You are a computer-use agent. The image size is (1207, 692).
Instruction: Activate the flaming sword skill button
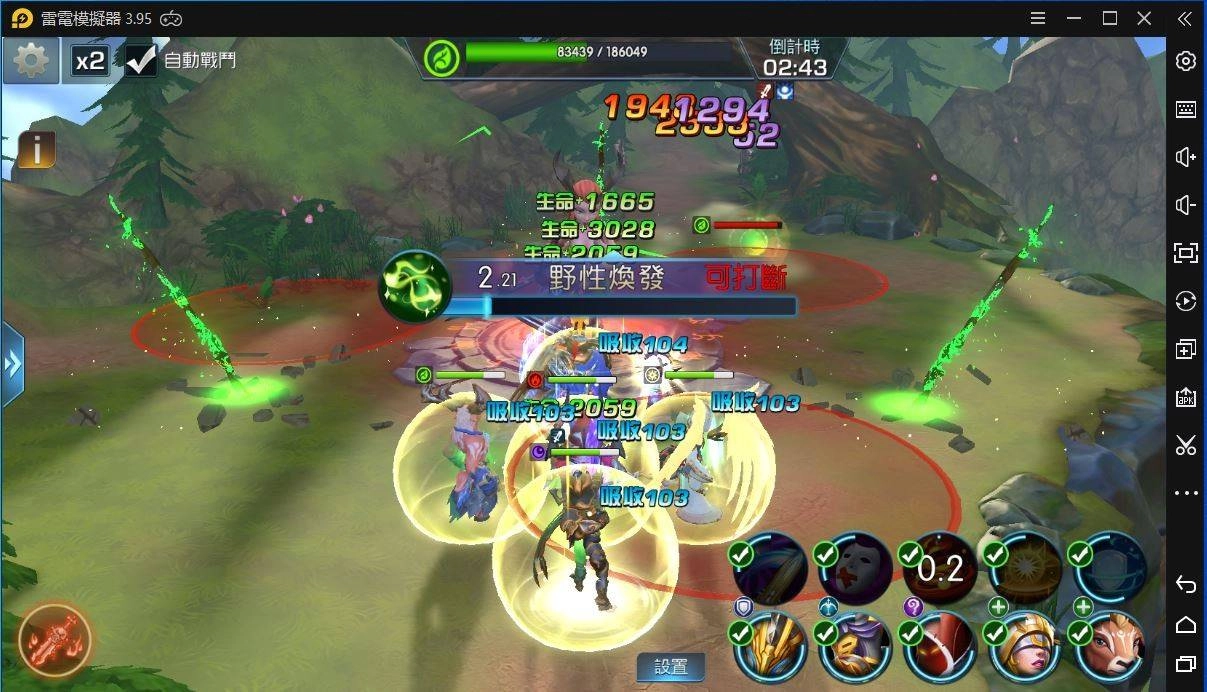click(55, 639)
